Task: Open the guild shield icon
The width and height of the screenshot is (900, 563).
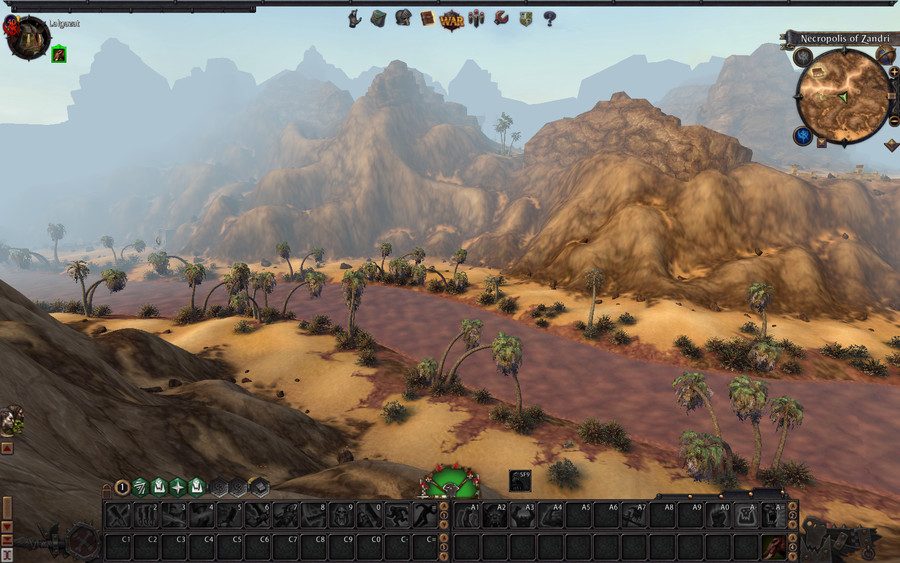Action: click(x=525, y=18)
